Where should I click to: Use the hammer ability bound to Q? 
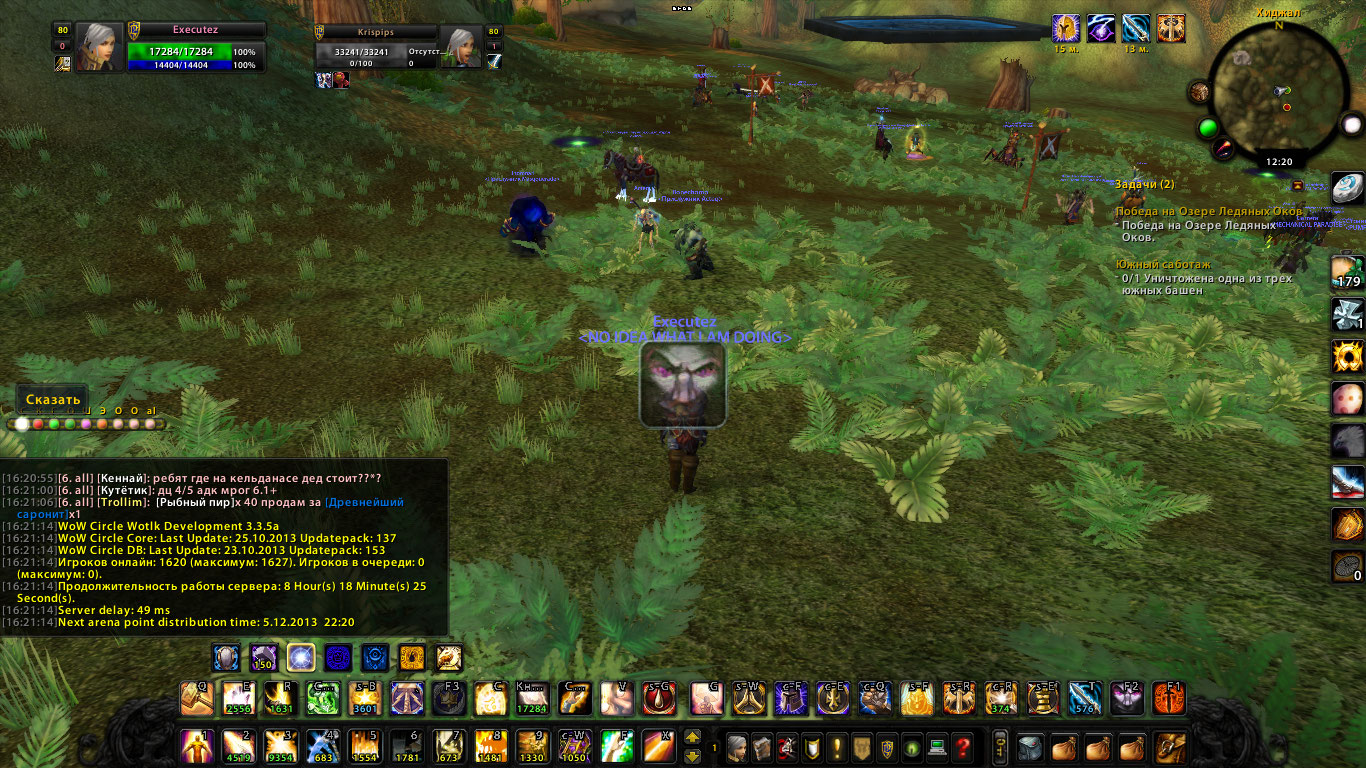point(196,698)
